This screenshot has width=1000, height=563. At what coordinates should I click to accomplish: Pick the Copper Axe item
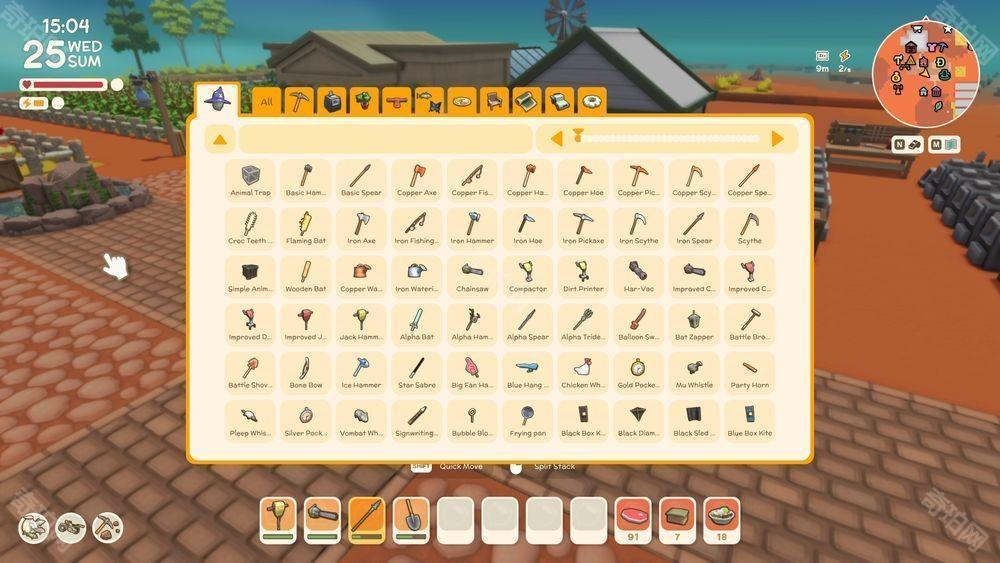click(x=416, y=179)
